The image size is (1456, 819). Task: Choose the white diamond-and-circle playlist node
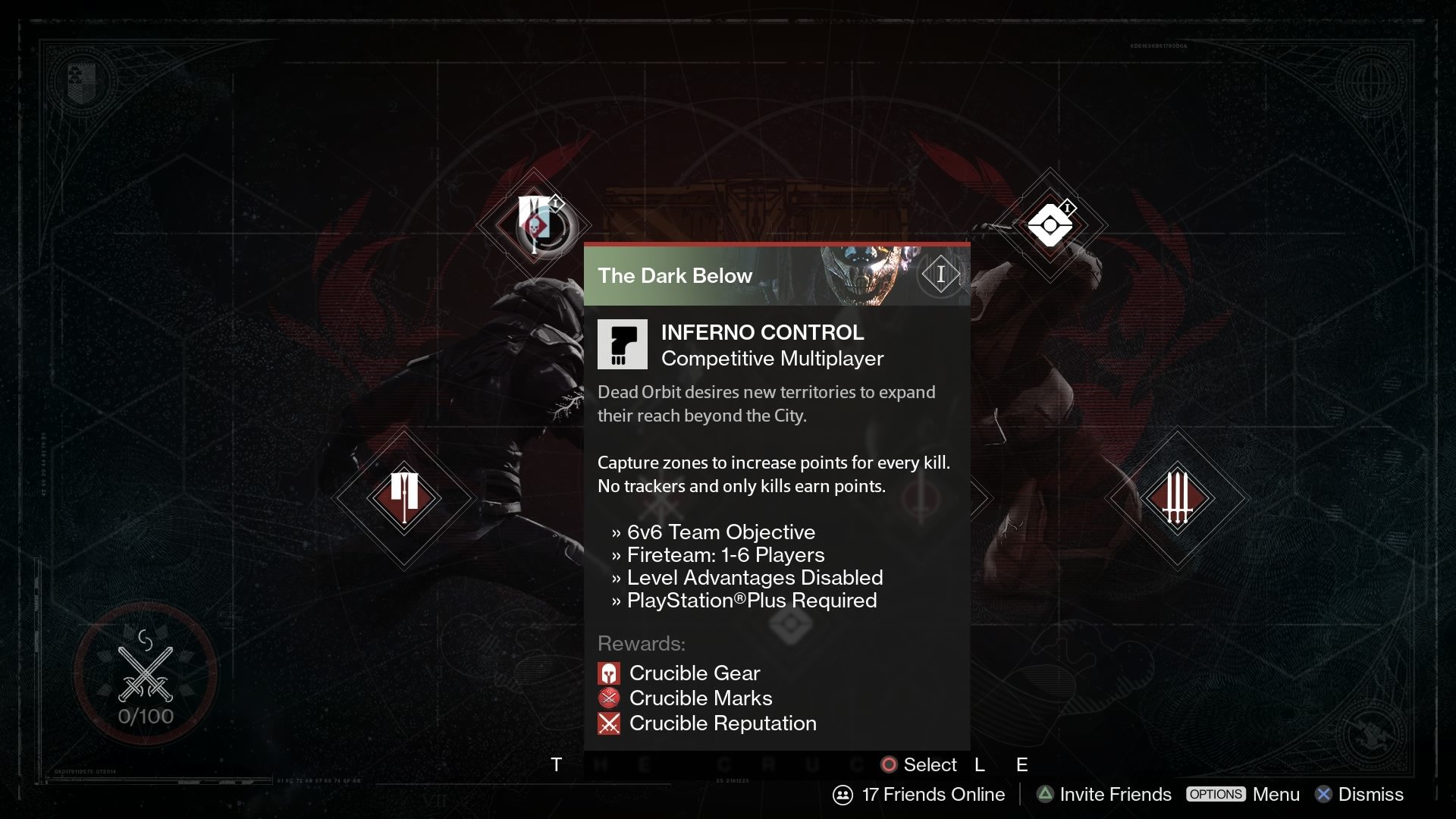click(1050, 225)
